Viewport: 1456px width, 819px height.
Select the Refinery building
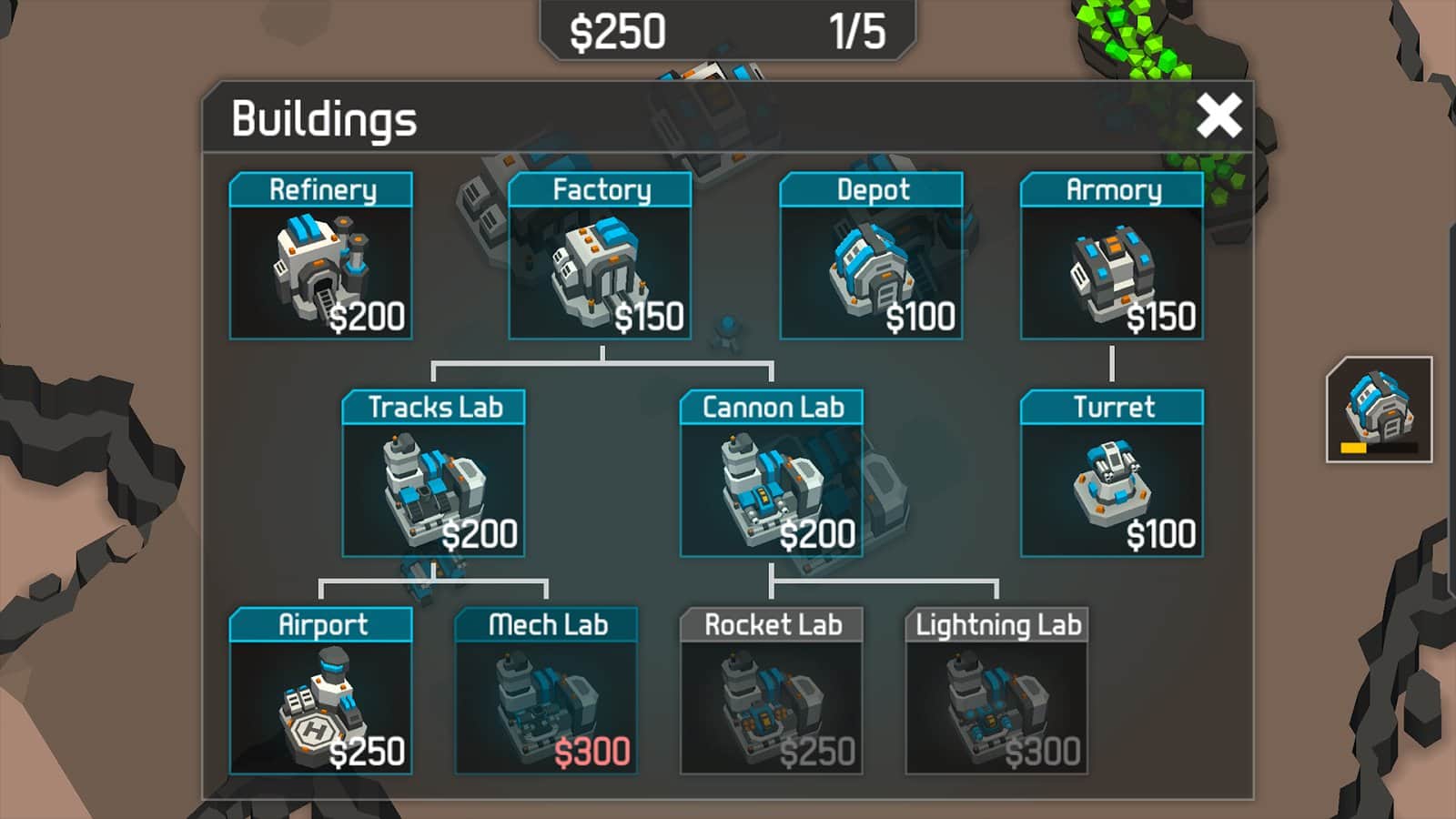point(320,257)
